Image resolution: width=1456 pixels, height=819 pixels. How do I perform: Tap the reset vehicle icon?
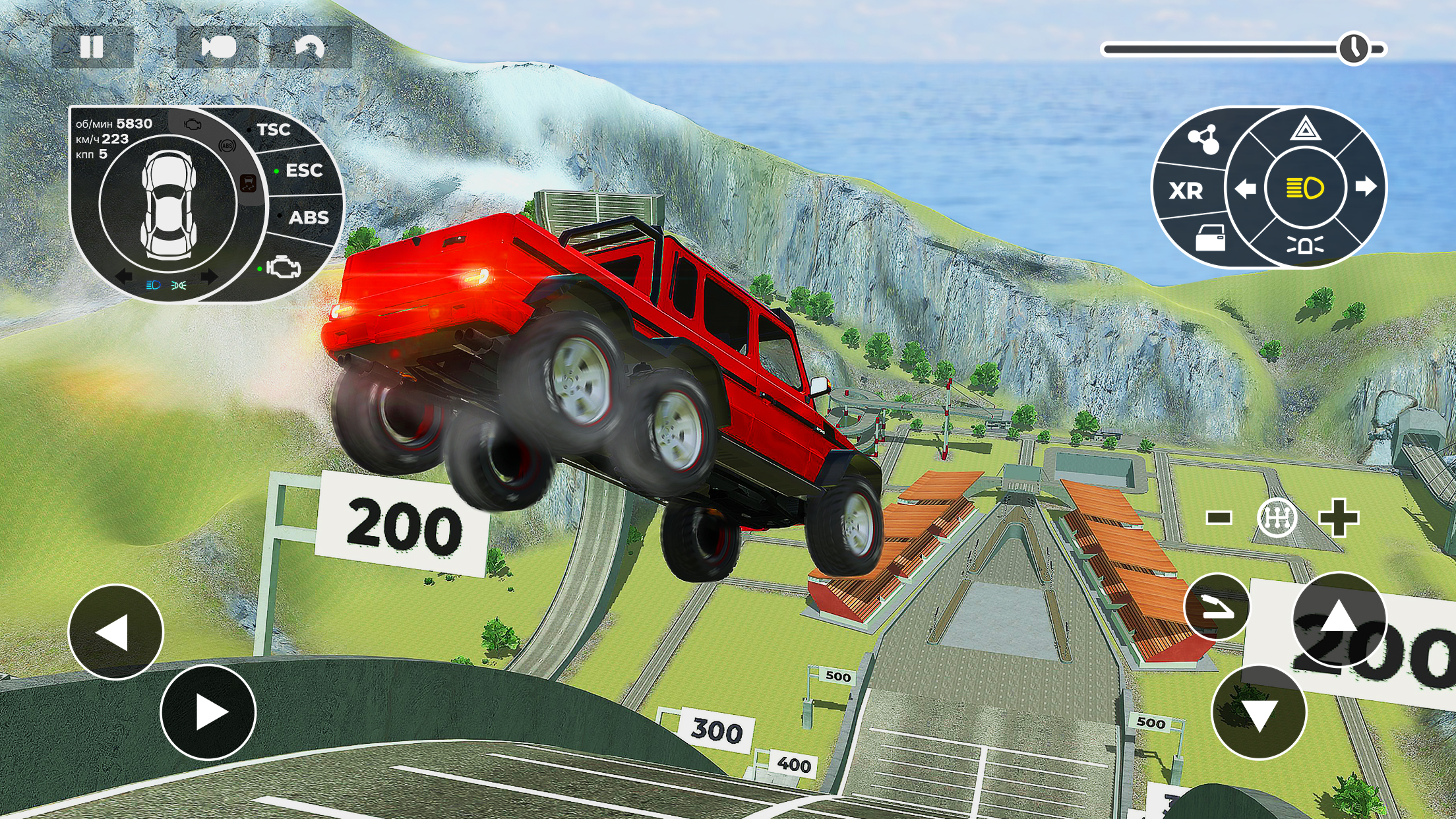[x=313, y=47]
